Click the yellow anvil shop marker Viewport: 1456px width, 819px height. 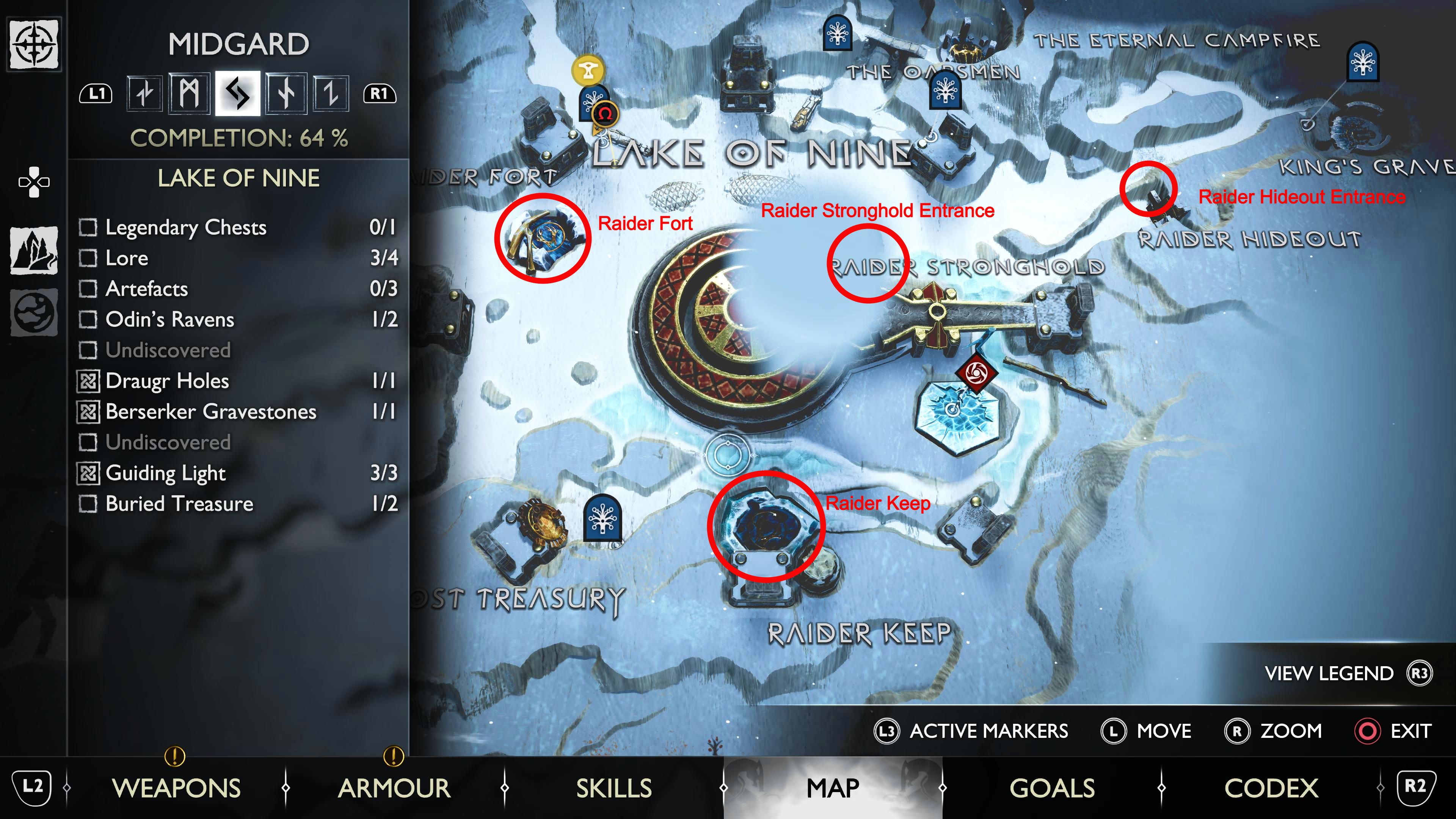click(588, 70)
